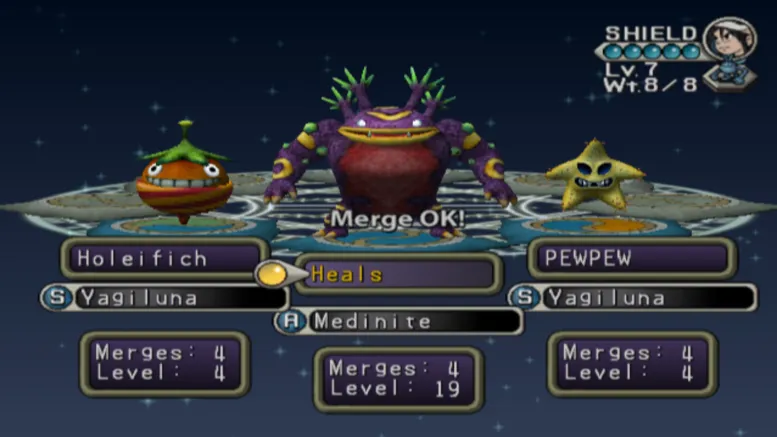Click the player portrait beside SHIELD

click(728, 39)
